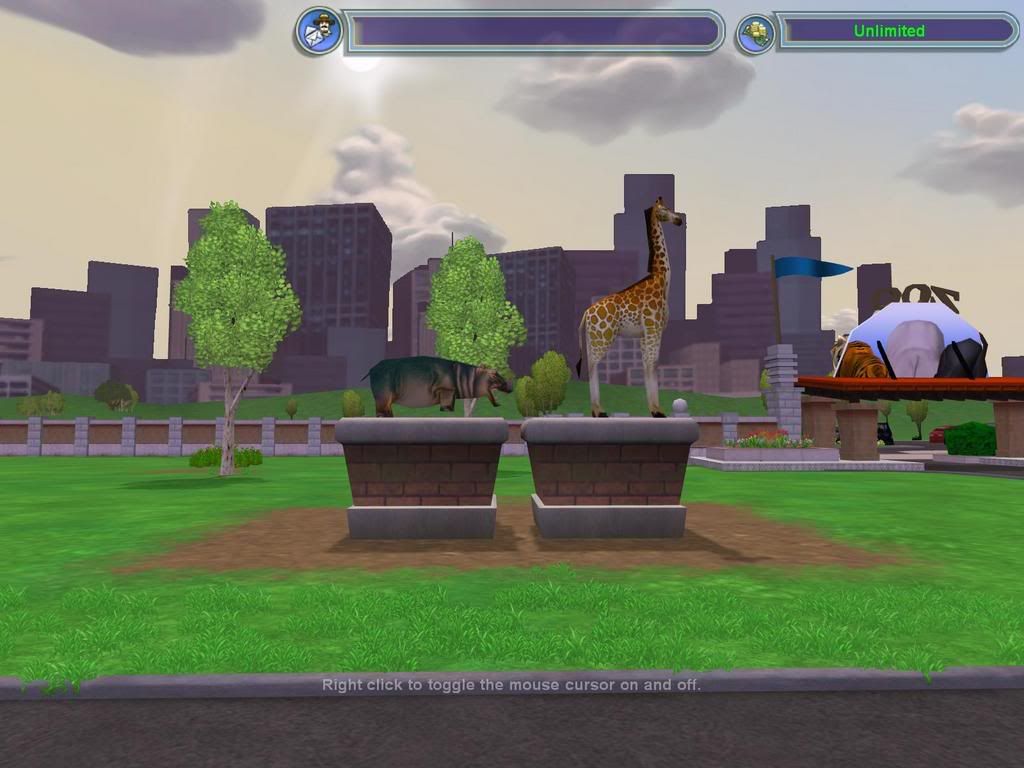Open the zookeeper message icon

pos(318,31)
